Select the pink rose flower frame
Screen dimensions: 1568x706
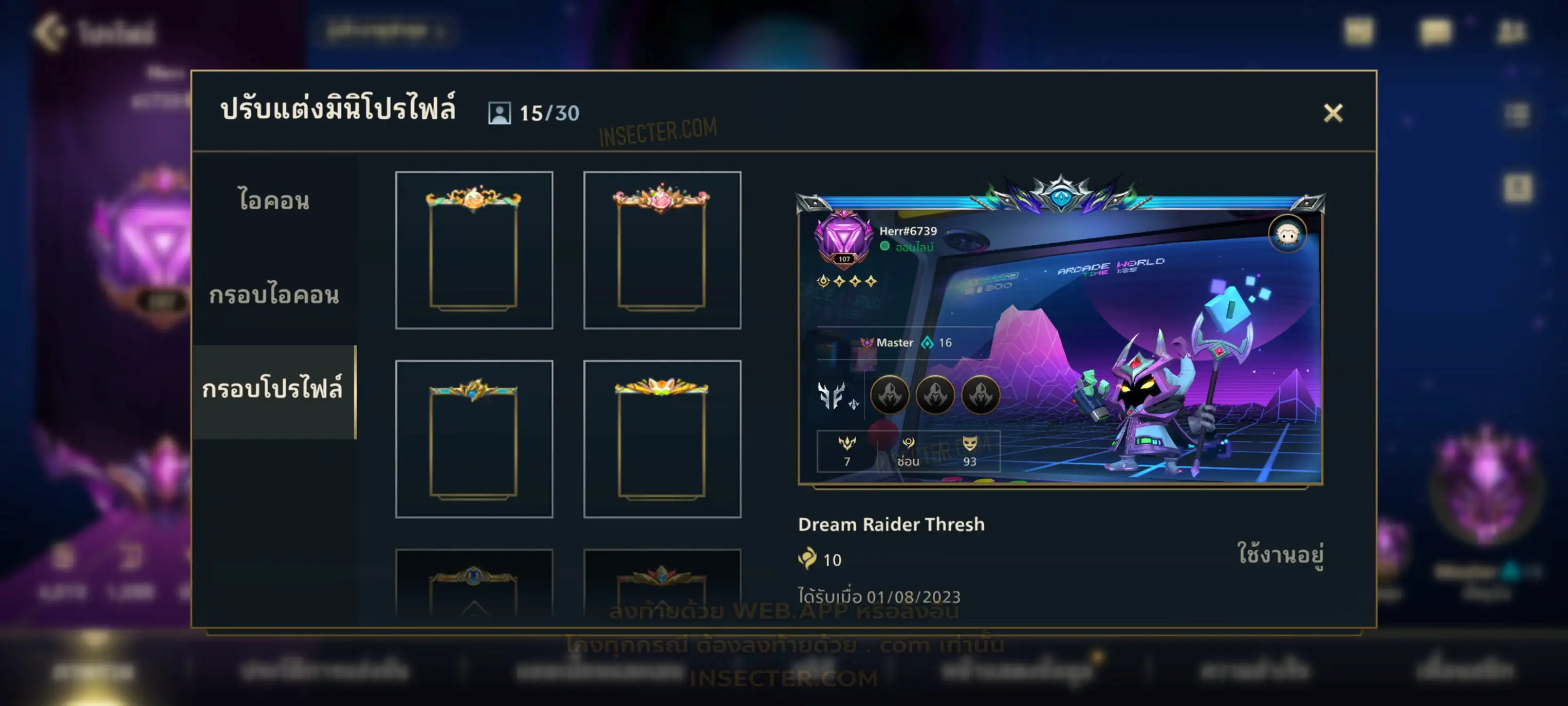click(x=661, y=250)
